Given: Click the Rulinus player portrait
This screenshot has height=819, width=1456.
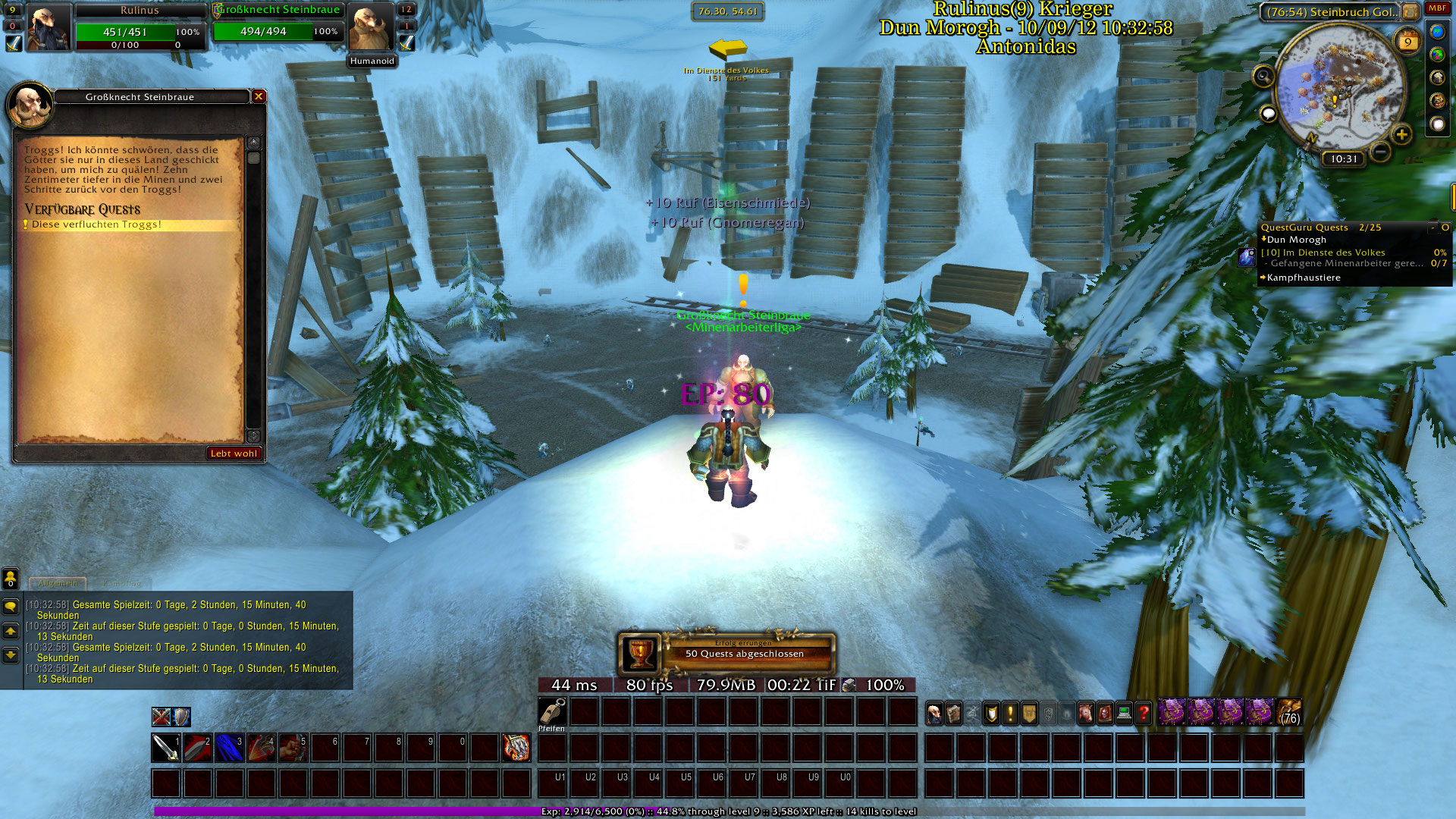Looking at the screenshot, I should tap(49, 29).
